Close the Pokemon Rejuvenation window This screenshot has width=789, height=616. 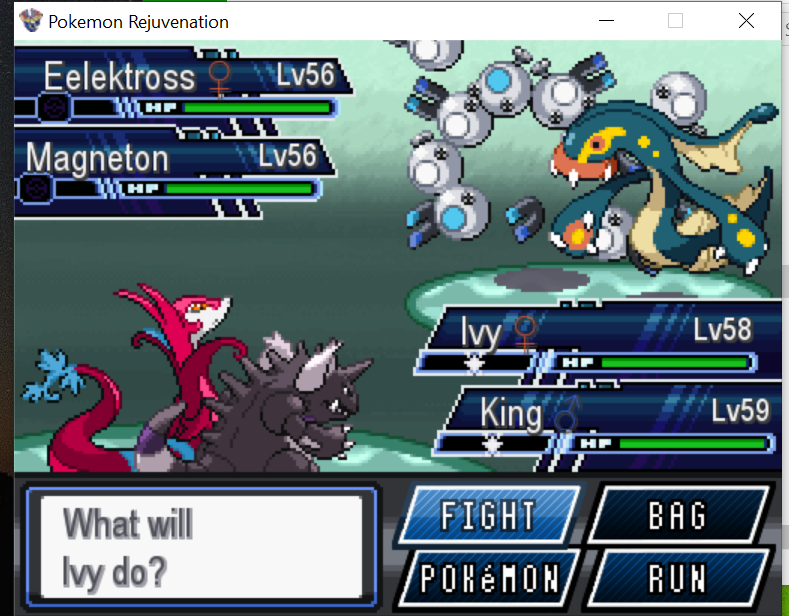tap(746, 20)
